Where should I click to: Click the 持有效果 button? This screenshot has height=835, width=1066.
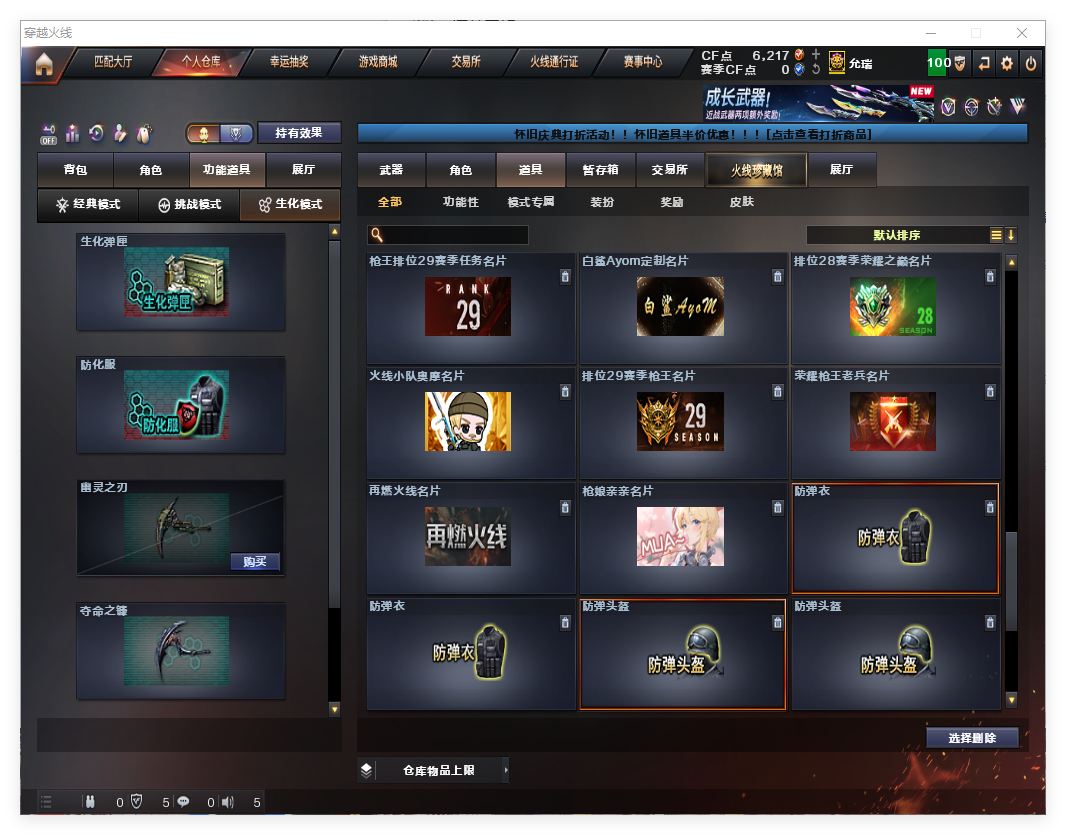[x=299, y=133]
